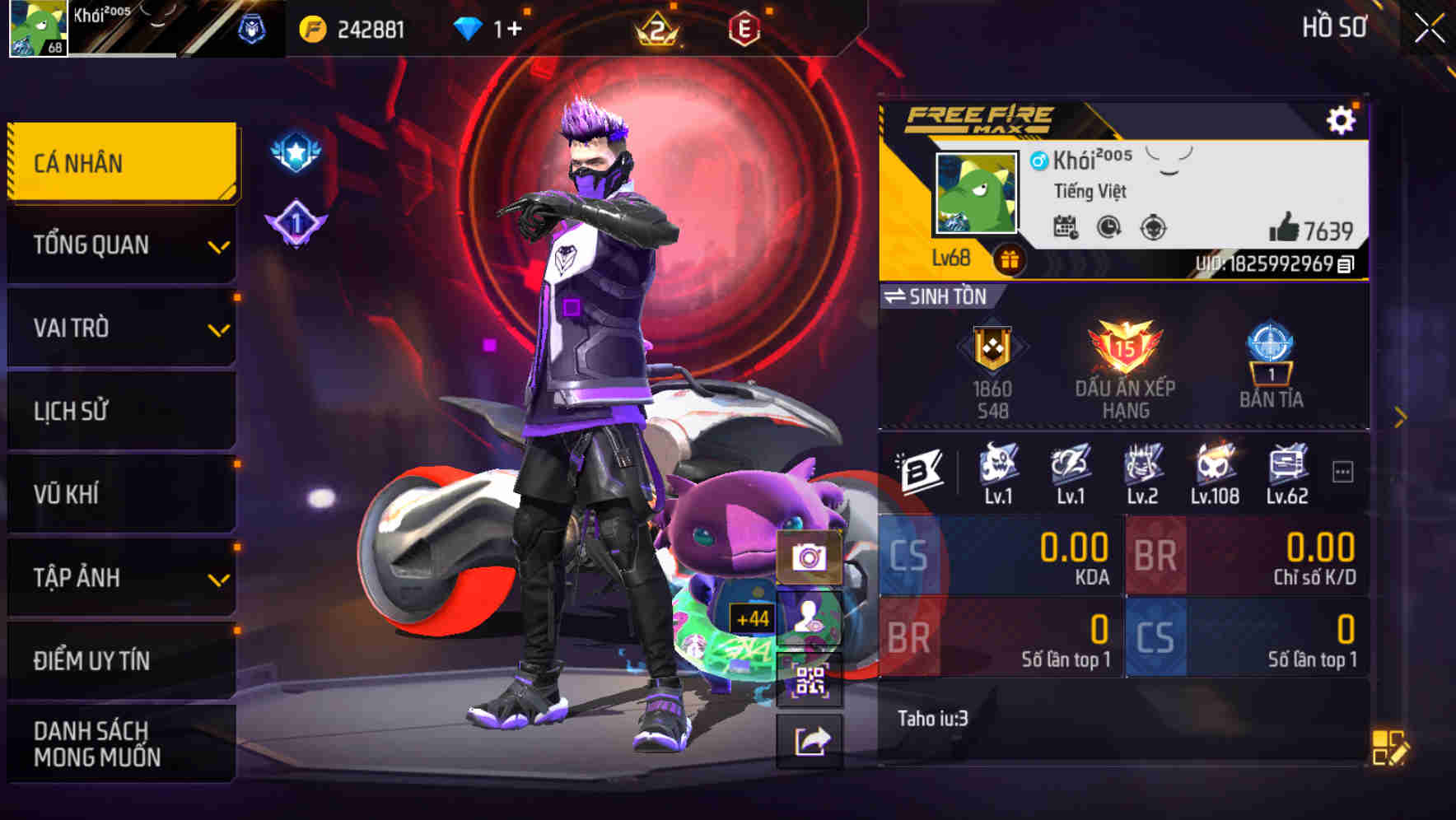This screenshot has height=820, width=1456.
Task: Expand the VAI TRÒ section chevron
Action: pyautogui.click(x=219, y=328)
